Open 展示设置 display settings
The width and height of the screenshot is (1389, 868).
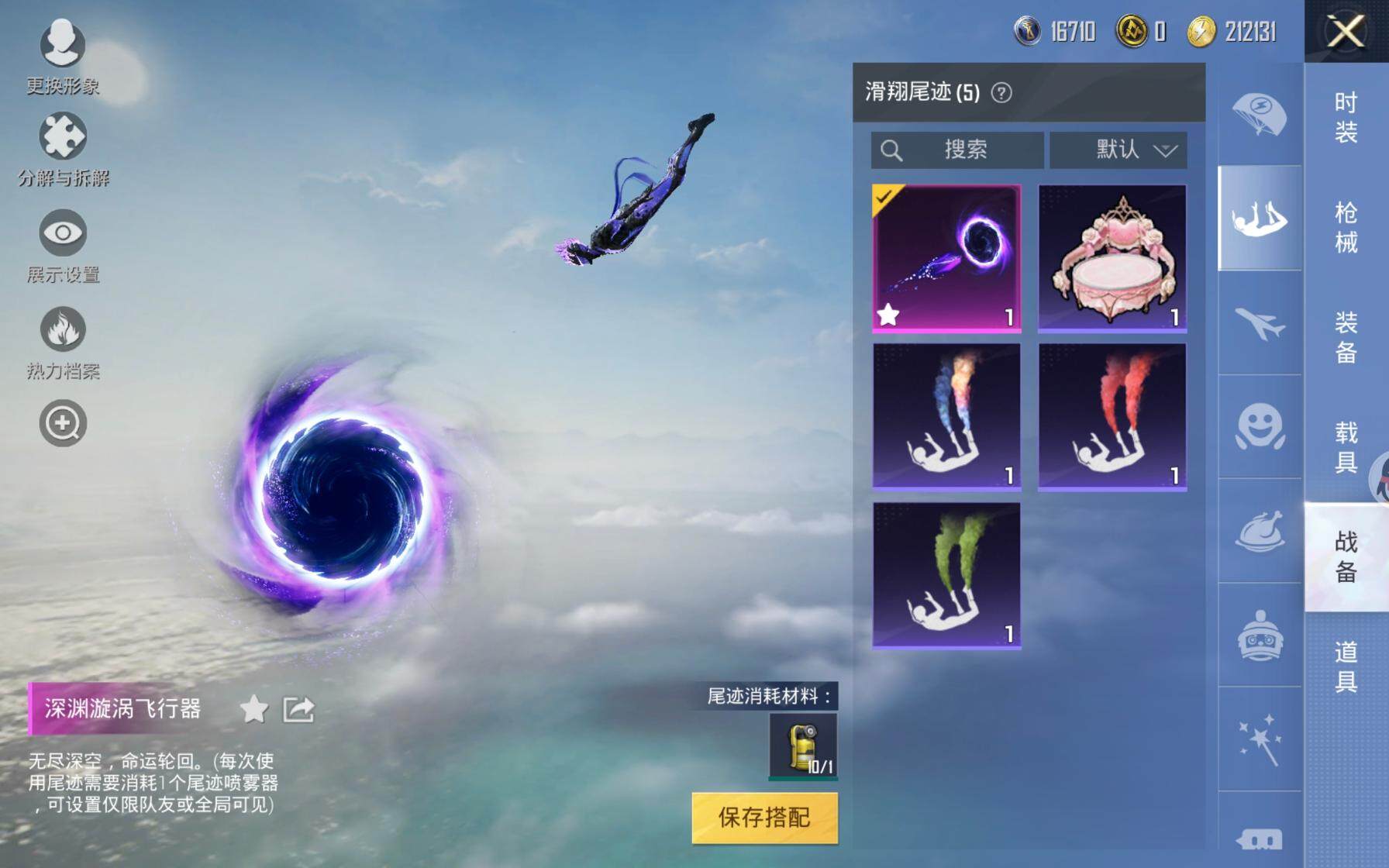click(63, 246)
